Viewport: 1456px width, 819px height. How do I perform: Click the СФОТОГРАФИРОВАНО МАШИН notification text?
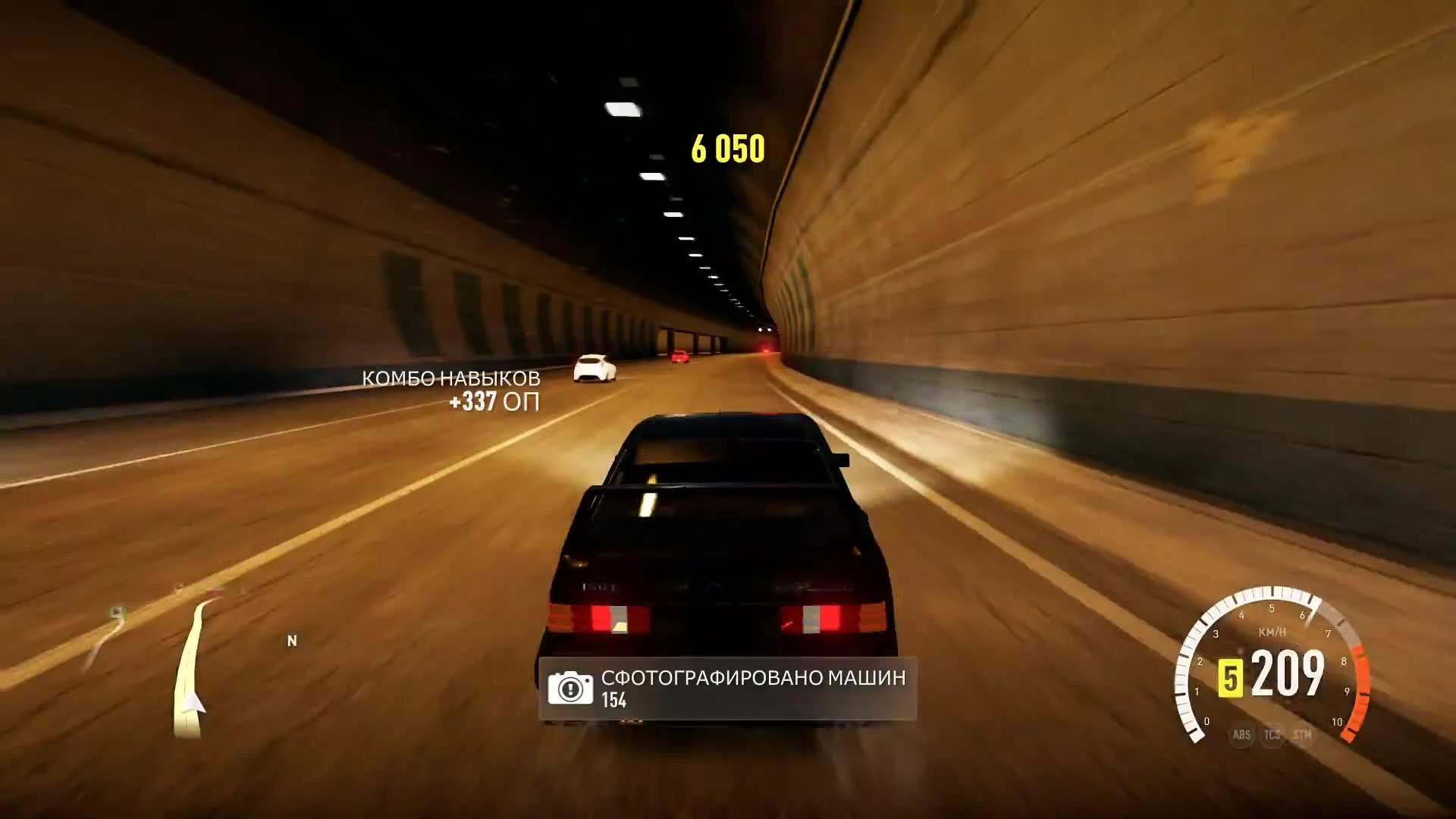pyautogui.click(x=751, y=679)
